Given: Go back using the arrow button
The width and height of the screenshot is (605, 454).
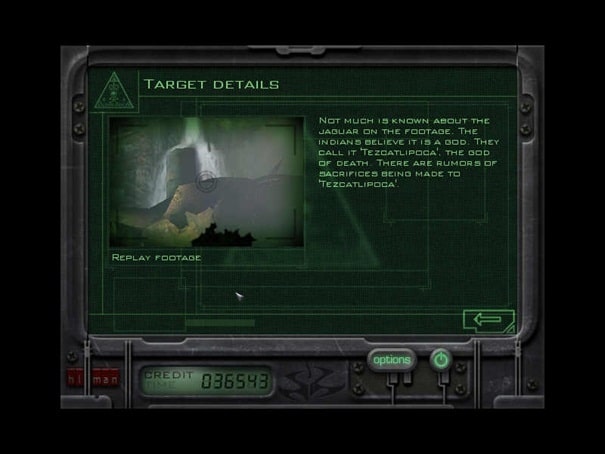Looking at the screenshot, I should 487,320.
